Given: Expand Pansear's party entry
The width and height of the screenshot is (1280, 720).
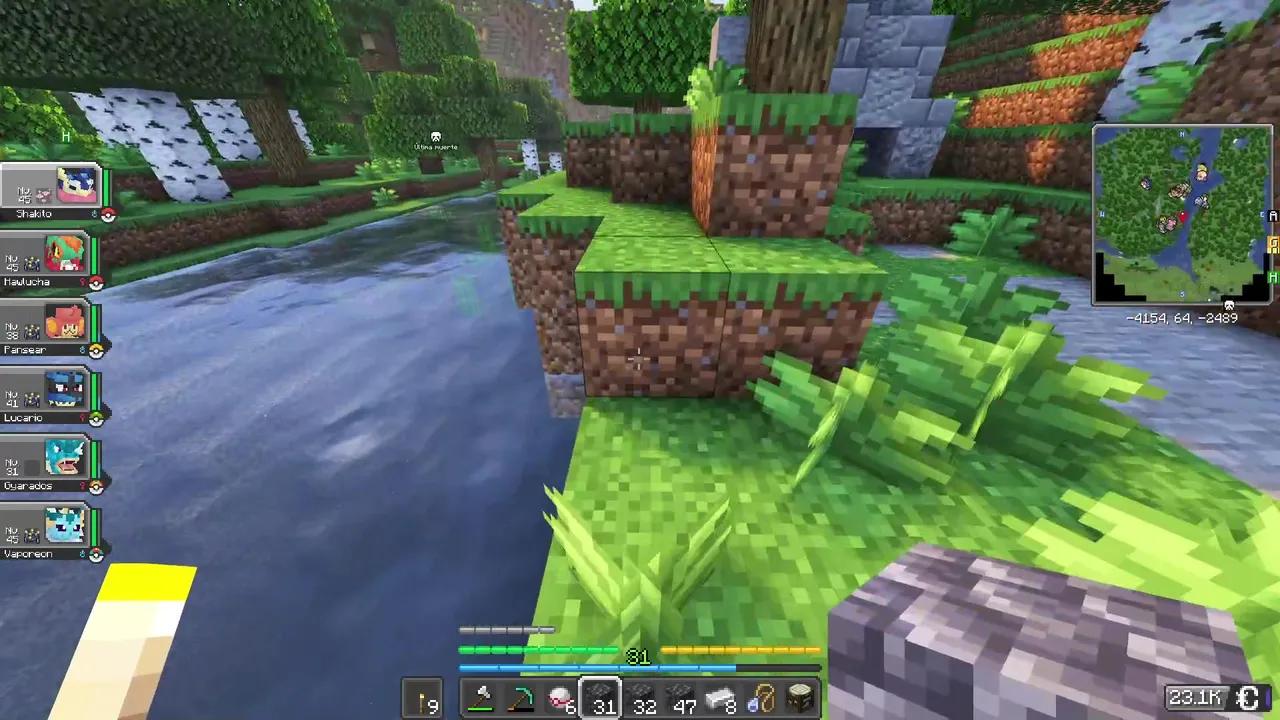Looking at the screenshot, I should pos(50,326).
